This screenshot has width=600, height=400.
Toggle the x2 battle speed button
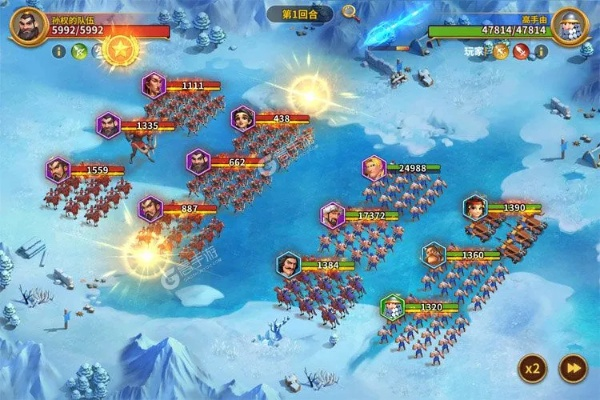click(532, 367)
